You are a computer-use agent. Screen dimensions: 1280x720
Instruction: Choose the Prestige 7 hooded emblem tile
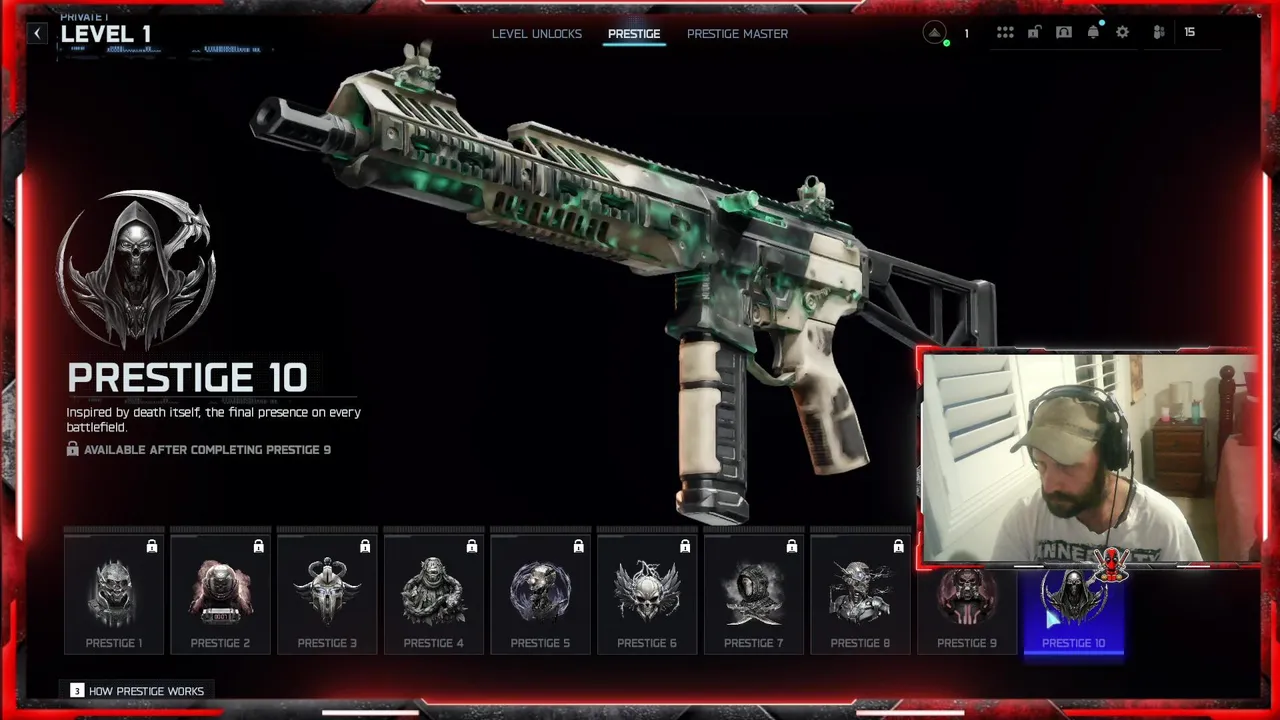pyautogui.click(x=753, y=593)
